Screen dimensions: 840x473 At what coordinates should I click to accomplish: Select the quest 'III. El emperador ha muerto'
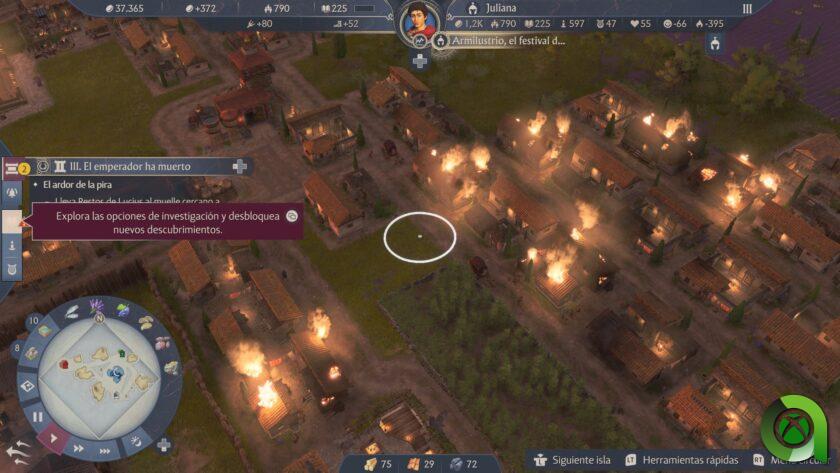pyautogui.click(x=122, y=167)
